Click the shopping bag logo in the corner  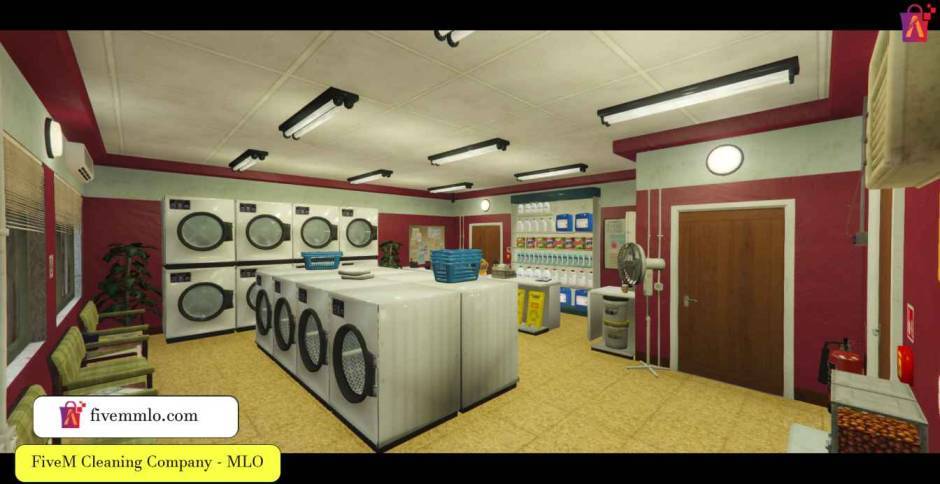click(x=917, y=22)
